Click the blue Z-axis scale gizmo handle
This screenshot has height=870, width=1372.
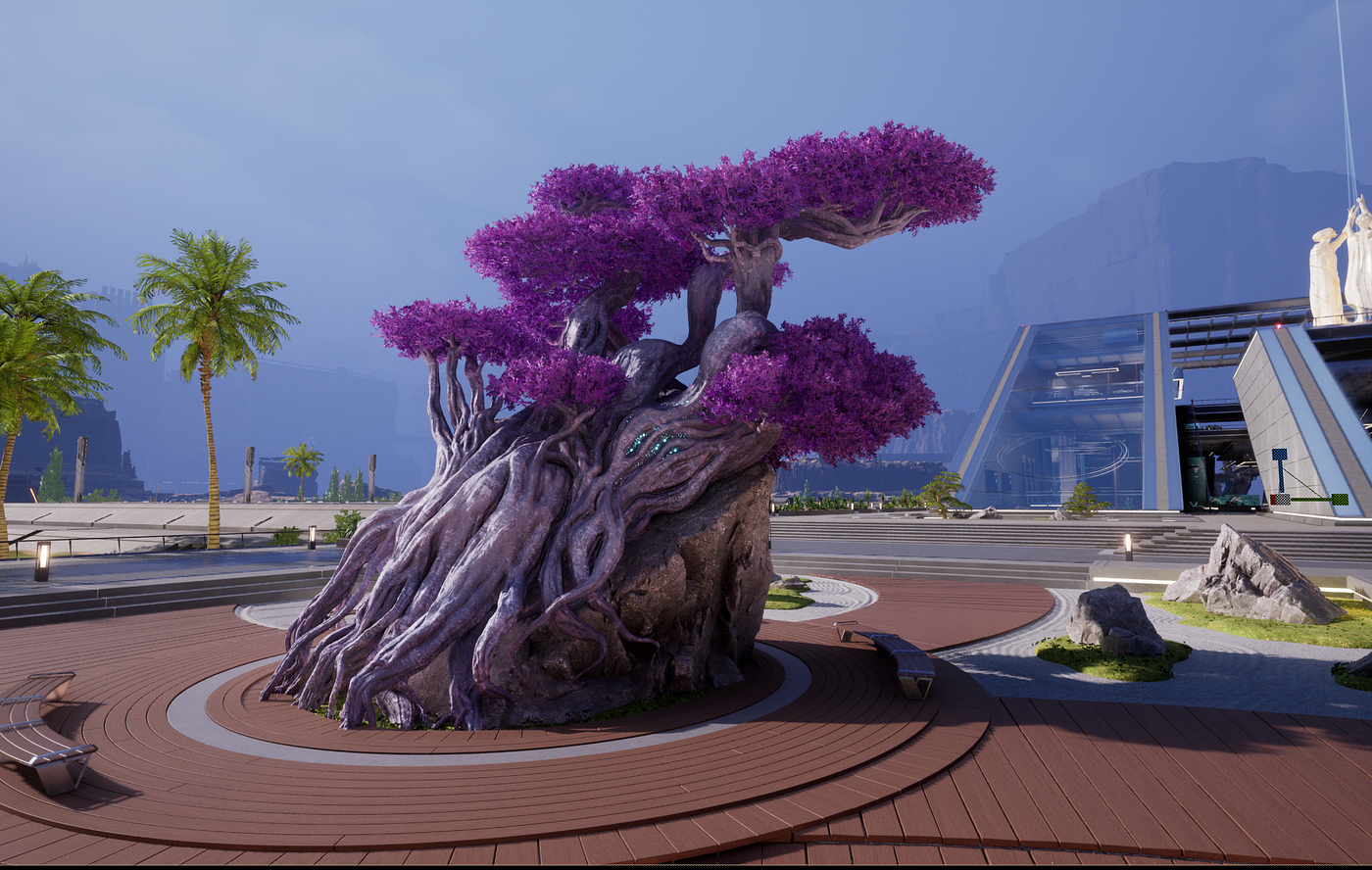[1279, 456]
